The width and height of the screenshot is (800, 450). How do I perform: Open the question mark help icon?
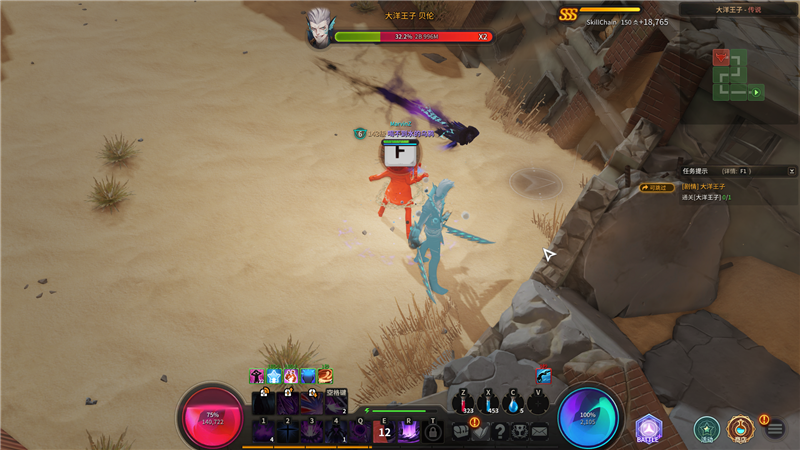coord(501,432)
